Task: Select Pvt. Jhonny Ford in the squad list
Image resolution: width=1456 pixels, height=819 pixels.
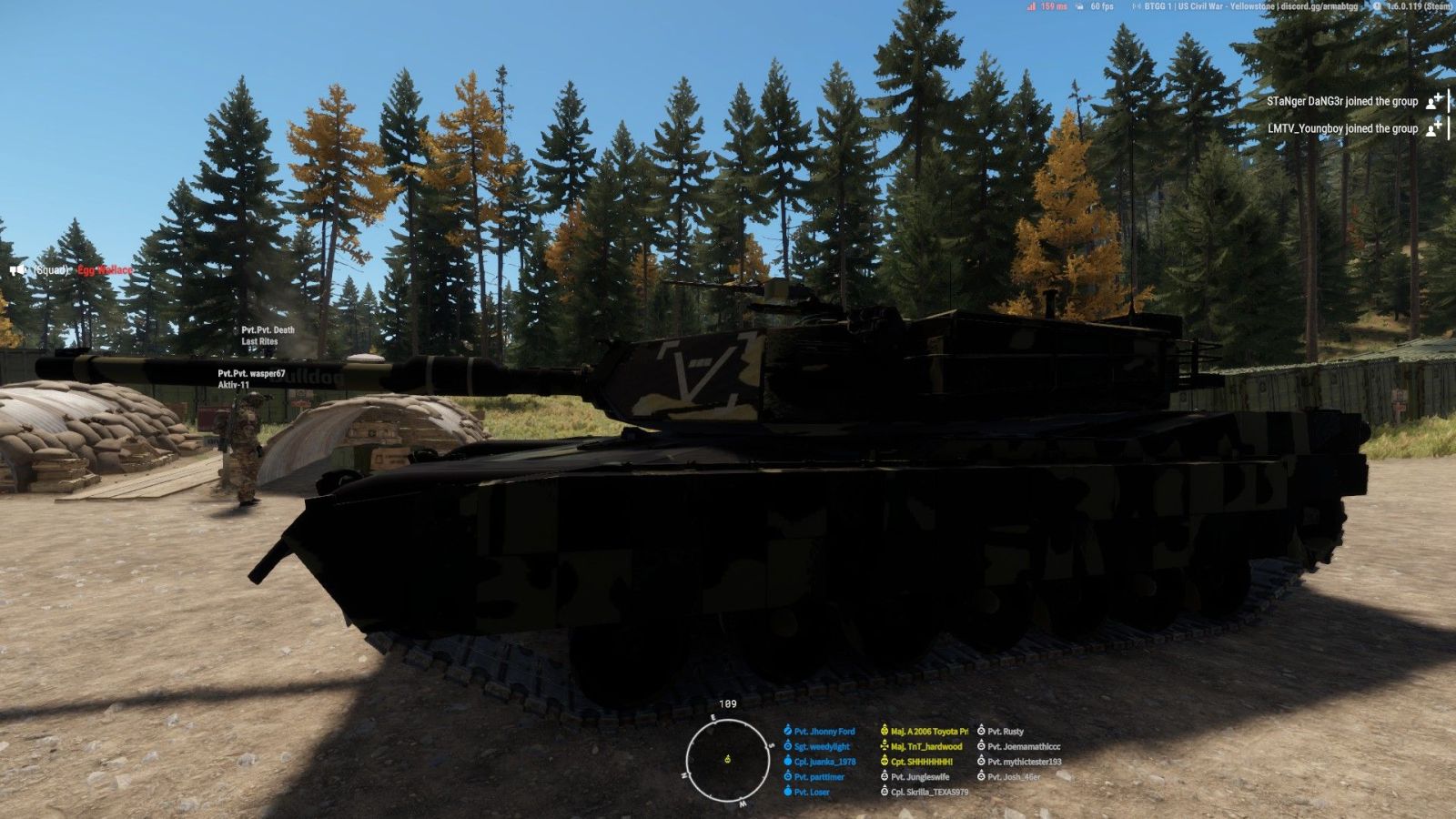Action: coord(824,732)
